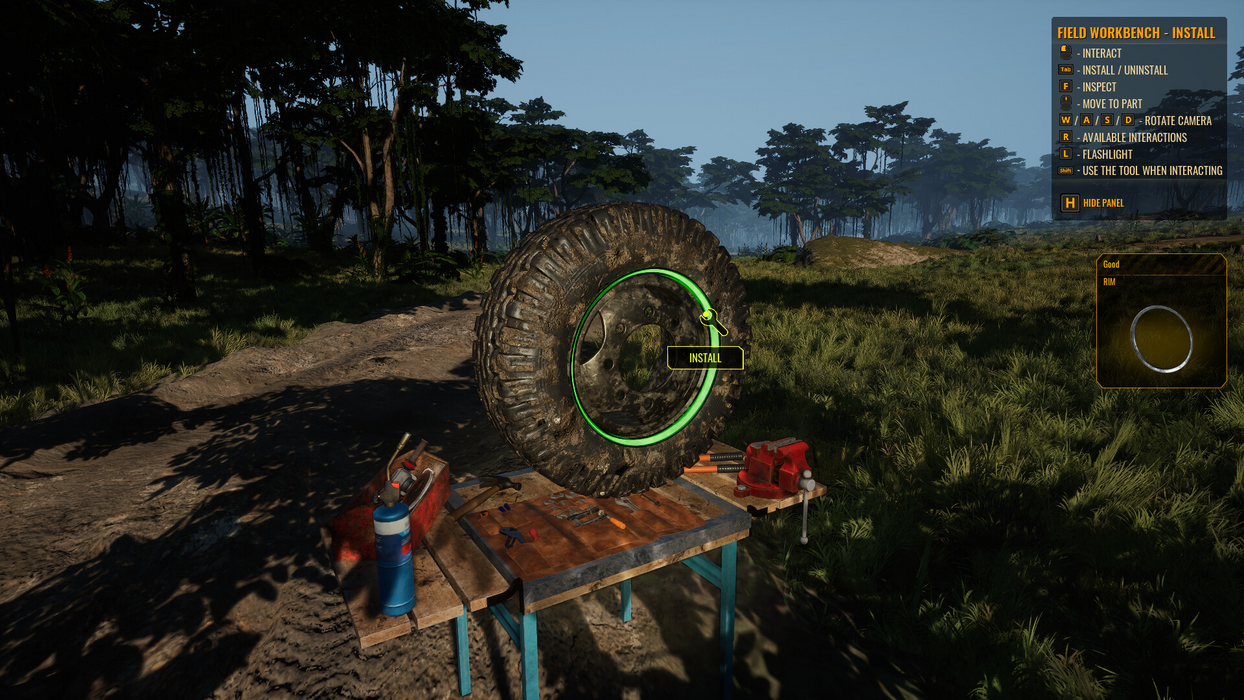The width and height of the screenshot is (1244, 700).
Task: Click the INSTALL label on the rim
Action: tap(705, 358)
